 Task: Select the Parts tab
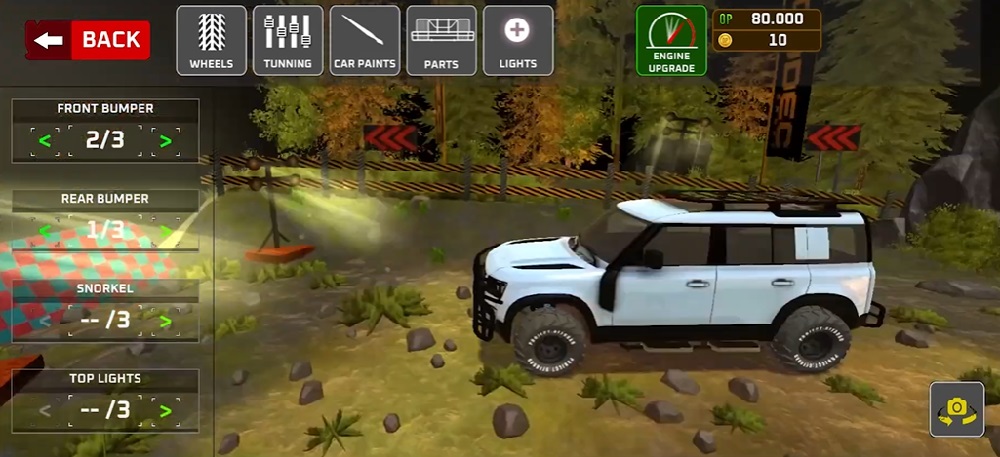click(x=441, y=40)
